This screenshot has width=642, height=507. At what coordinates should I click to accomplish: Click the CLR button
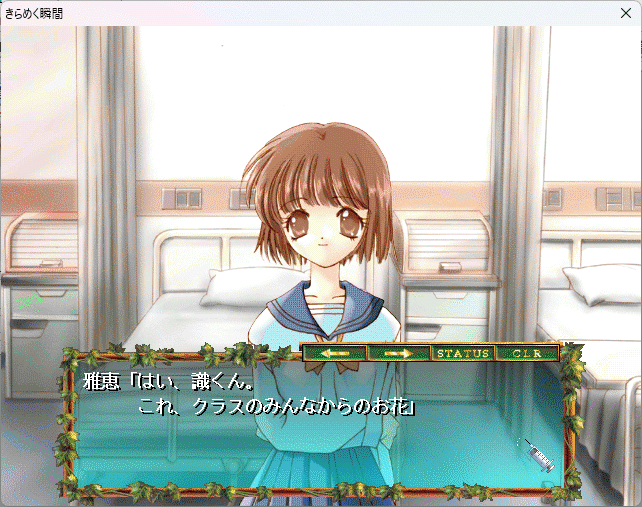pyautogui.click(x=526, y=353)
